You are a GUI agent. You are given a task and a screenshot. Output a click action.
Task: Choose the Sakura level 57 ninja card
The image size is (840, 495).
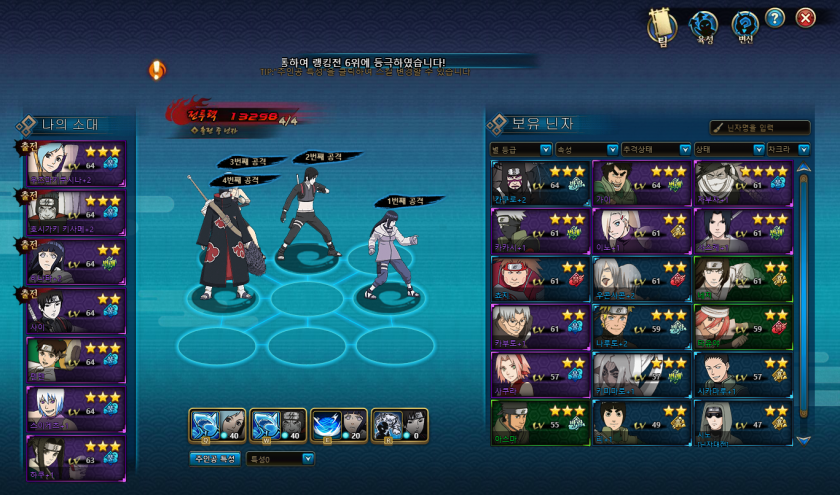coord(540,374)
